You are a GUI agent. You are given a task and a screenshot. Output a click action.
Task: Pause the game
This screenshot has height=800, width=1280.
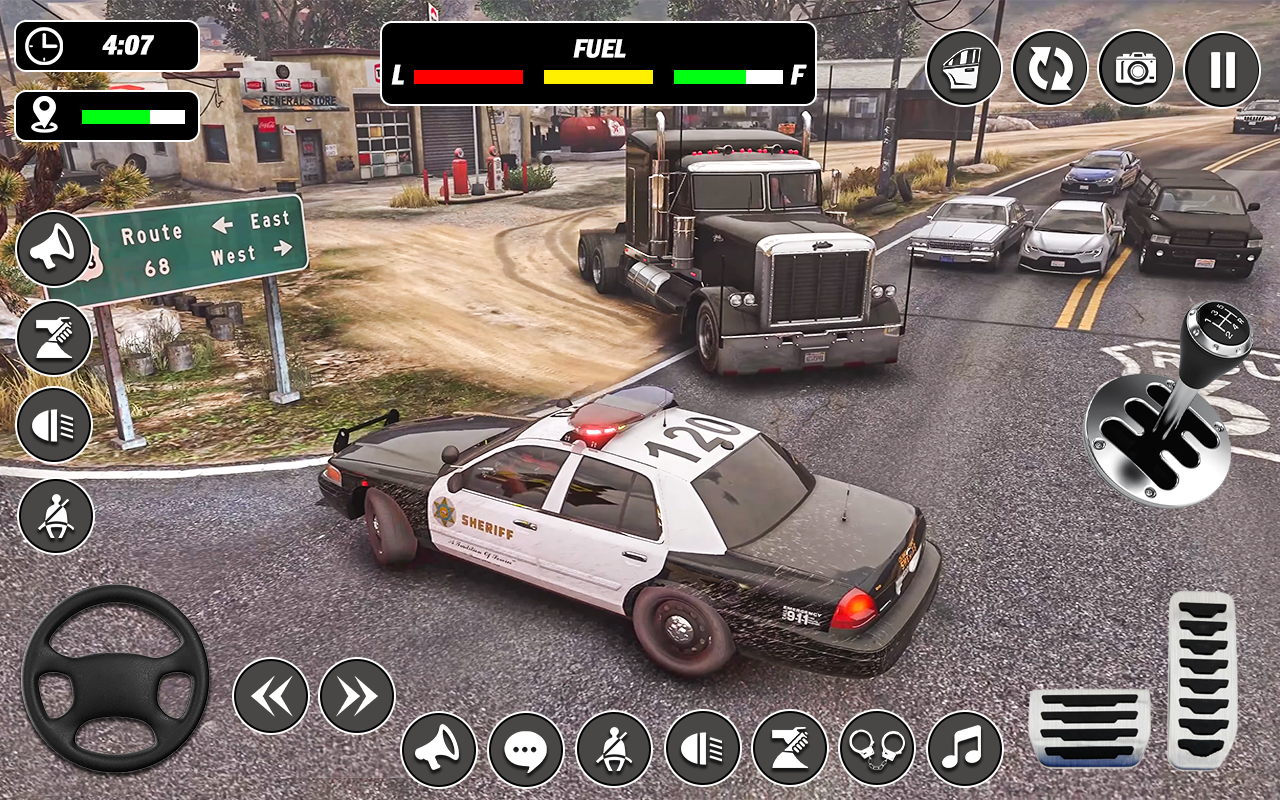[1222, 69]
